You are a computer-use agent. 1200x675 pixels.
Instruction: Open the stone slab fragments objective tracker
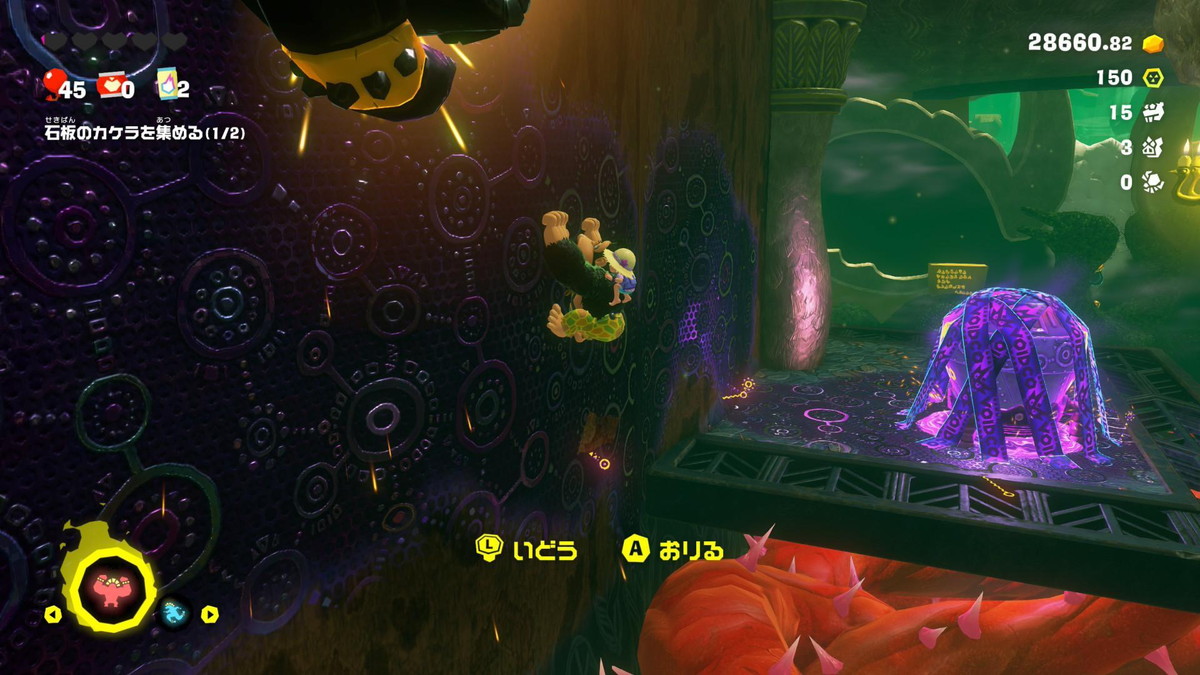click(x=144, y=132)
